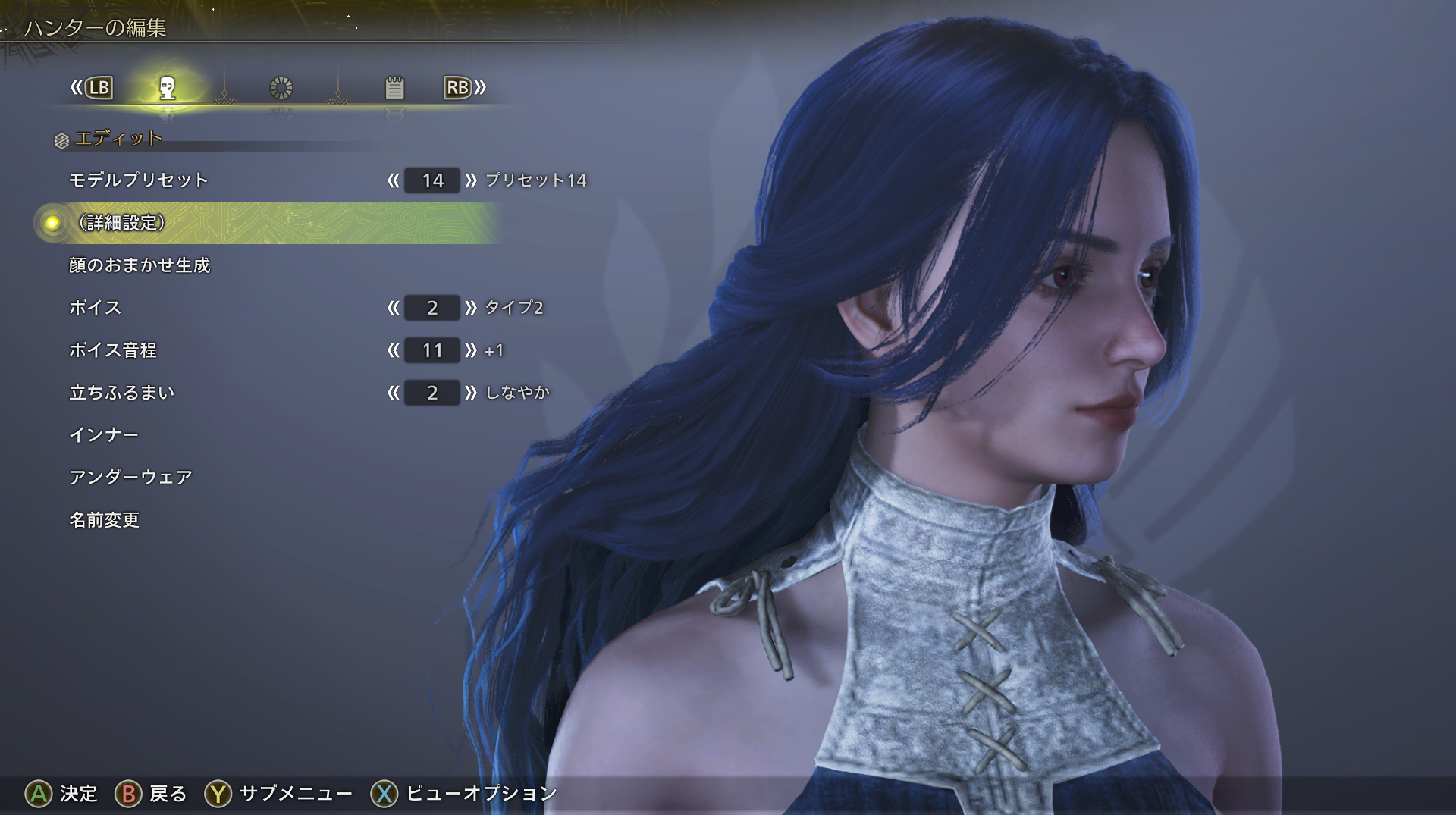Change 立ちふるまい with the right arrow
The width and height of the screenshot is (1456, 815).
[x=471, y=393]
